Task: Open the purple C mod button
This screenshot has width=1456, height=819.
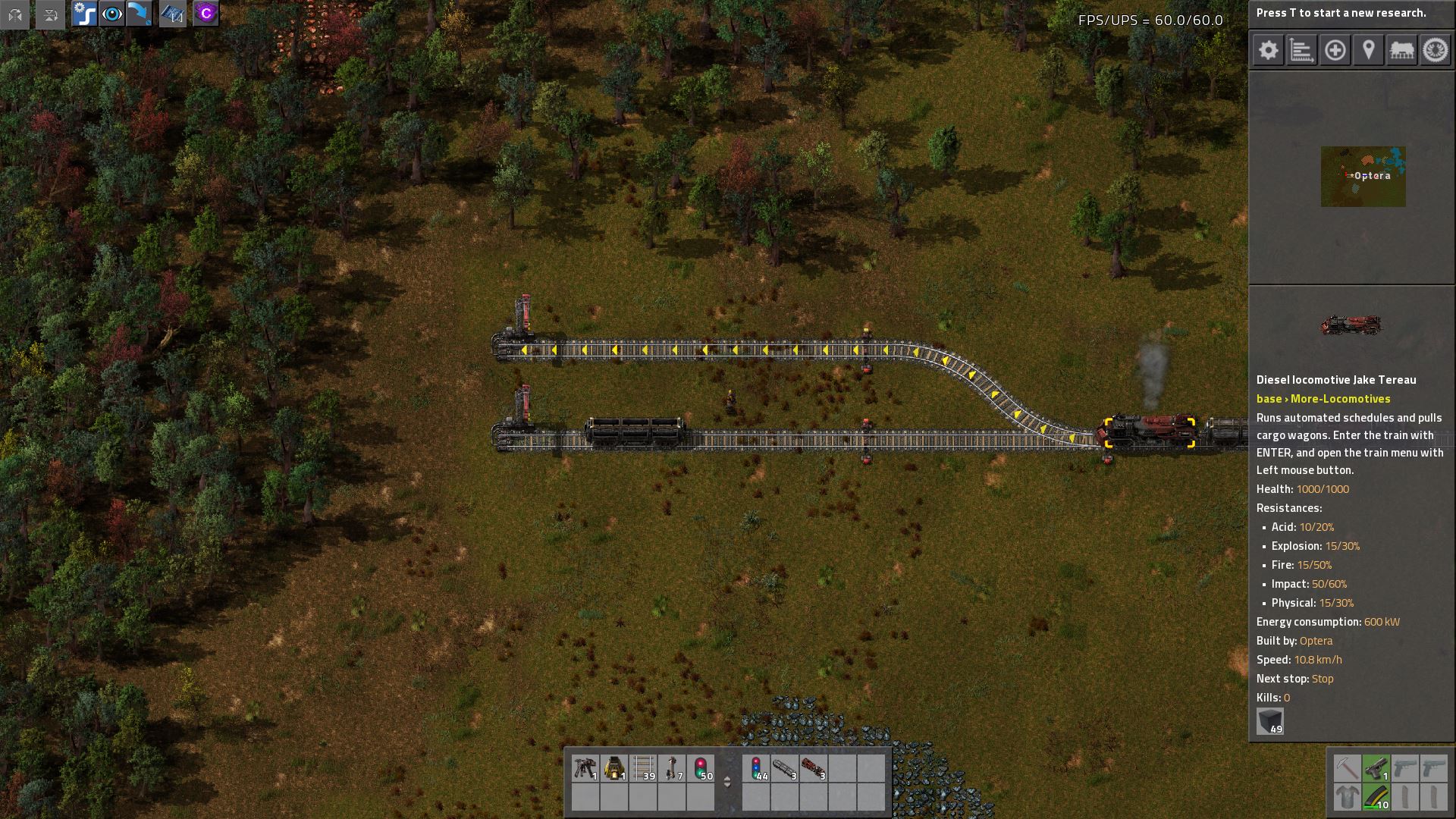Action: (x=206, y=14)
